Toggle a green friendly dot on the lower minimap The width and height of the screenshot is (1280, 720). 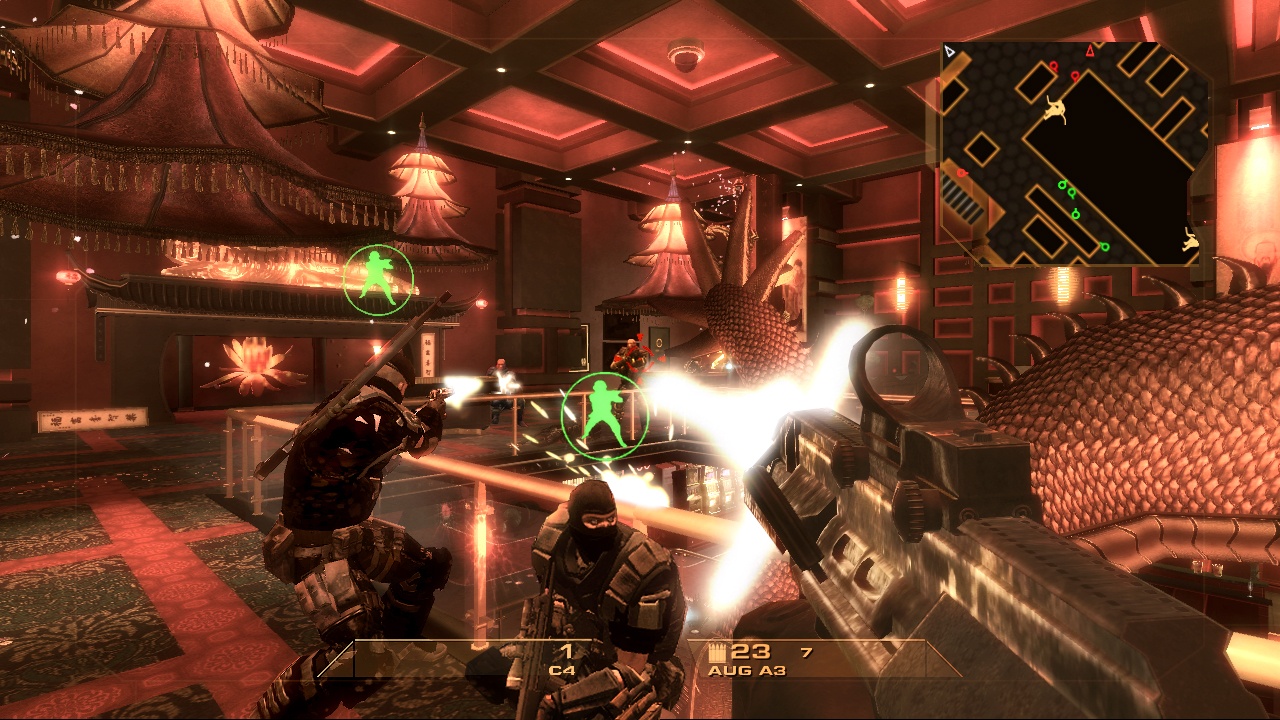pos(1072,192)
